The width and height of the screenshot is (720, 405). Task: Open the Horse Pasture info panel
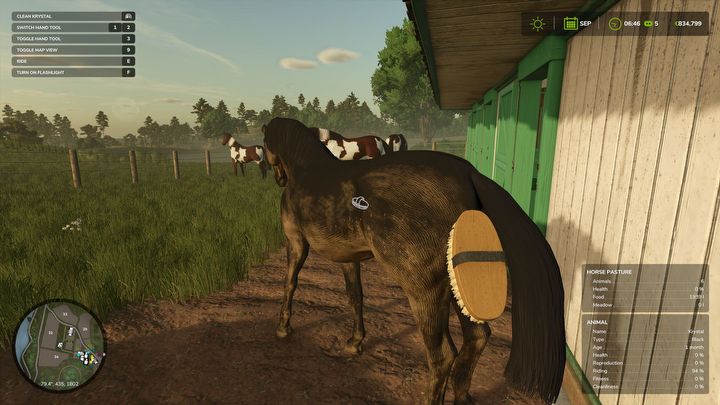[x=645, y=288]
